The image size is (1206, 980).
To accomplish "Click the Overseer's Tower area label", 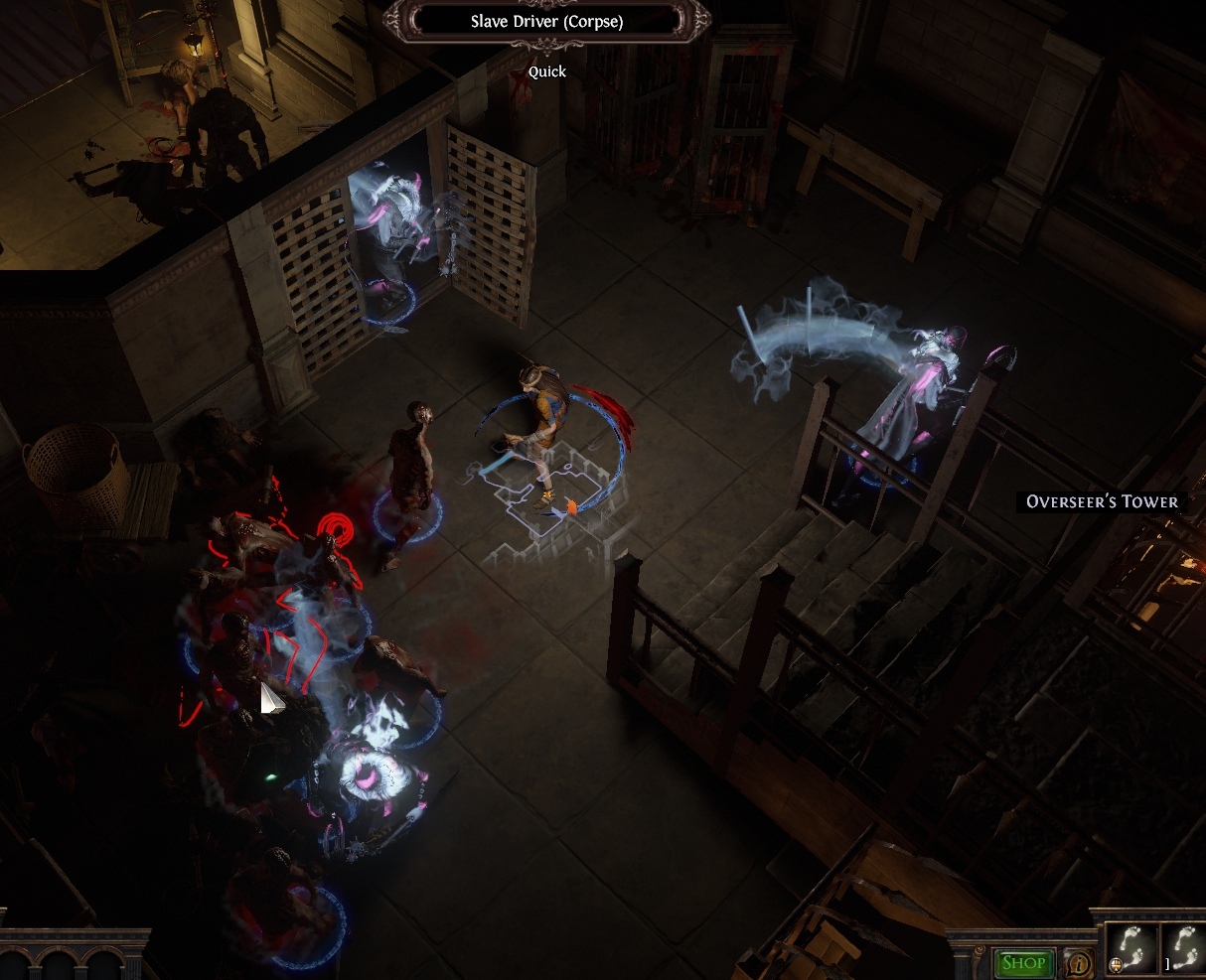I will pyautogui.click(x=1102, y=501).
